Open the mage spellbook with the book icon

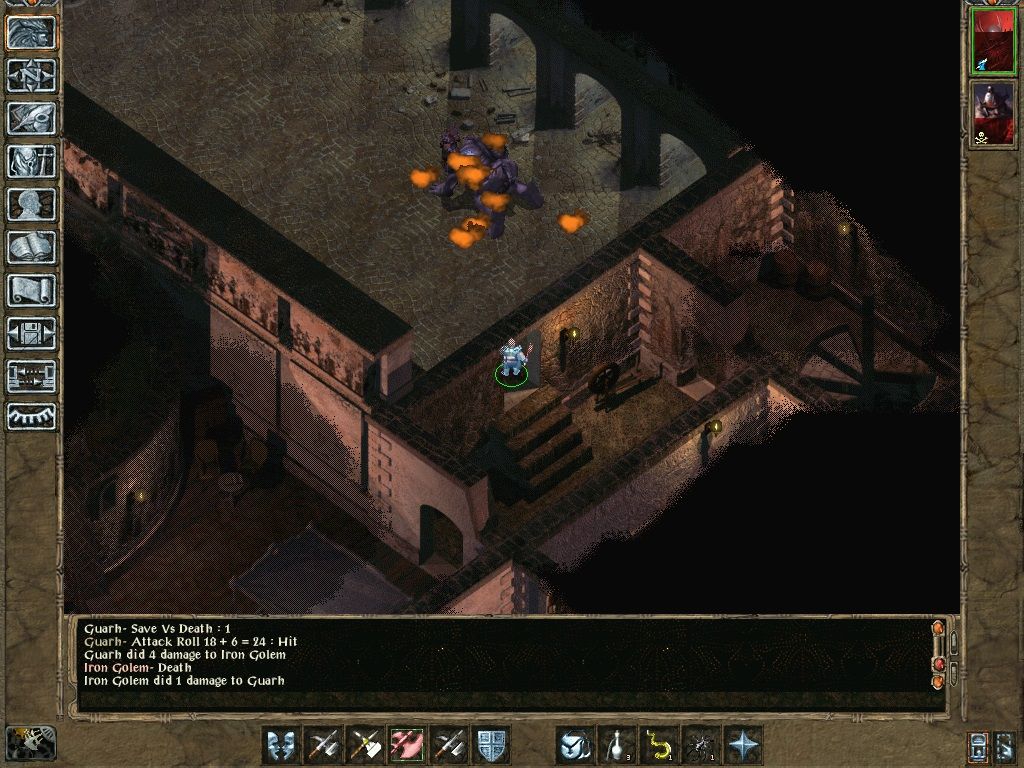[31, 247]
